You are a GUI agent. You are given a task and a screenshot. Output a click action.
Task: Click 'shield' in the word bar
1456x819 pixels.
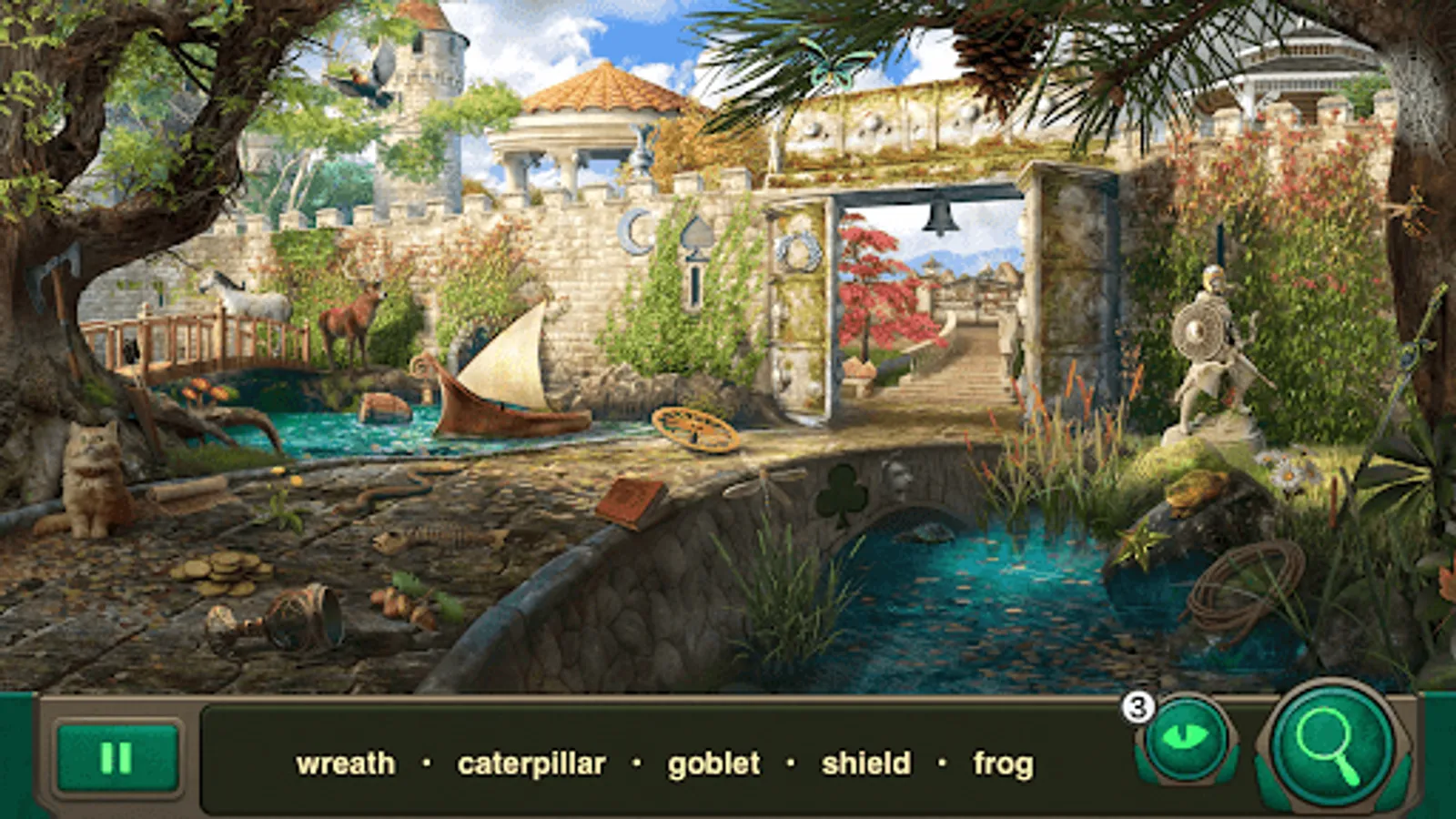[x=865, y=764]
